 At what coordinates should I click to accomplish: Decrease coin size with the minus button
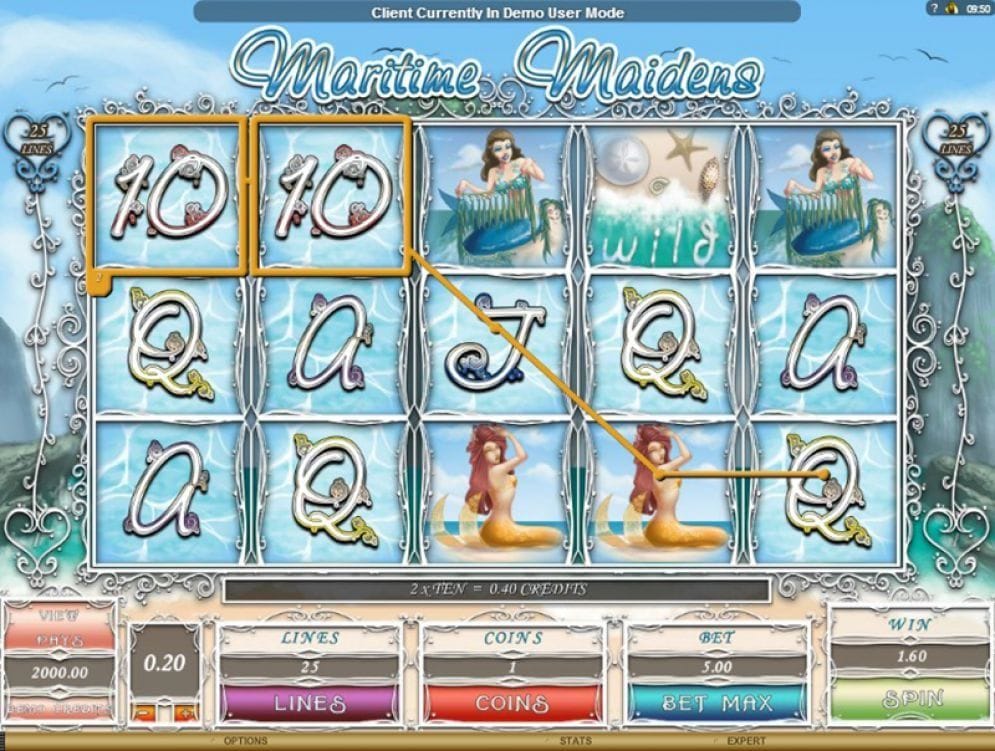tap(143, 712)
